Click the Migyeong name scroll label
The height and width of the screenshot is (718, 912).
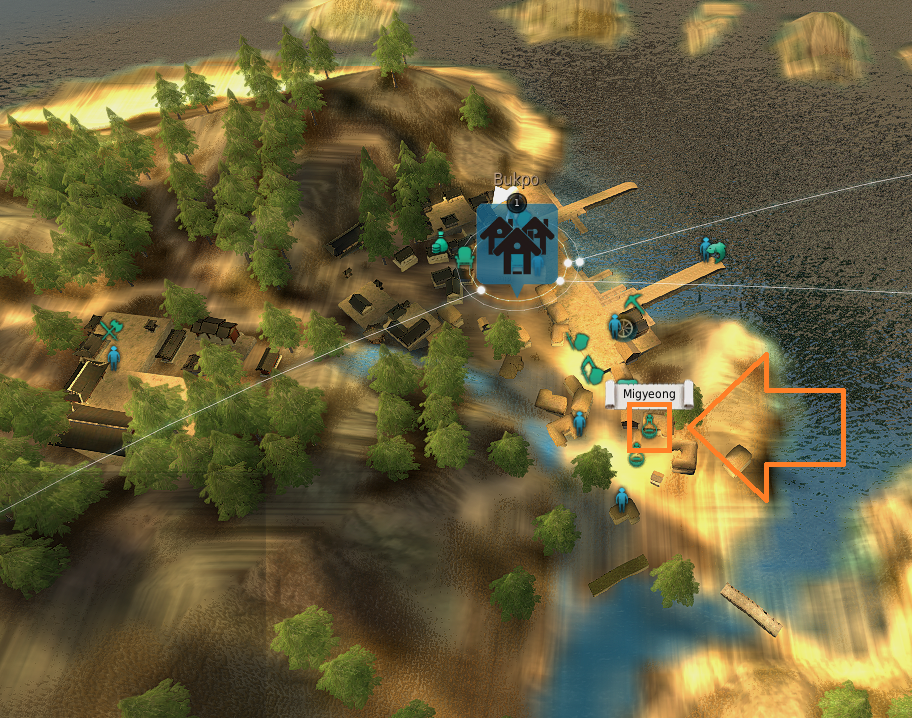tap(649, 394)
